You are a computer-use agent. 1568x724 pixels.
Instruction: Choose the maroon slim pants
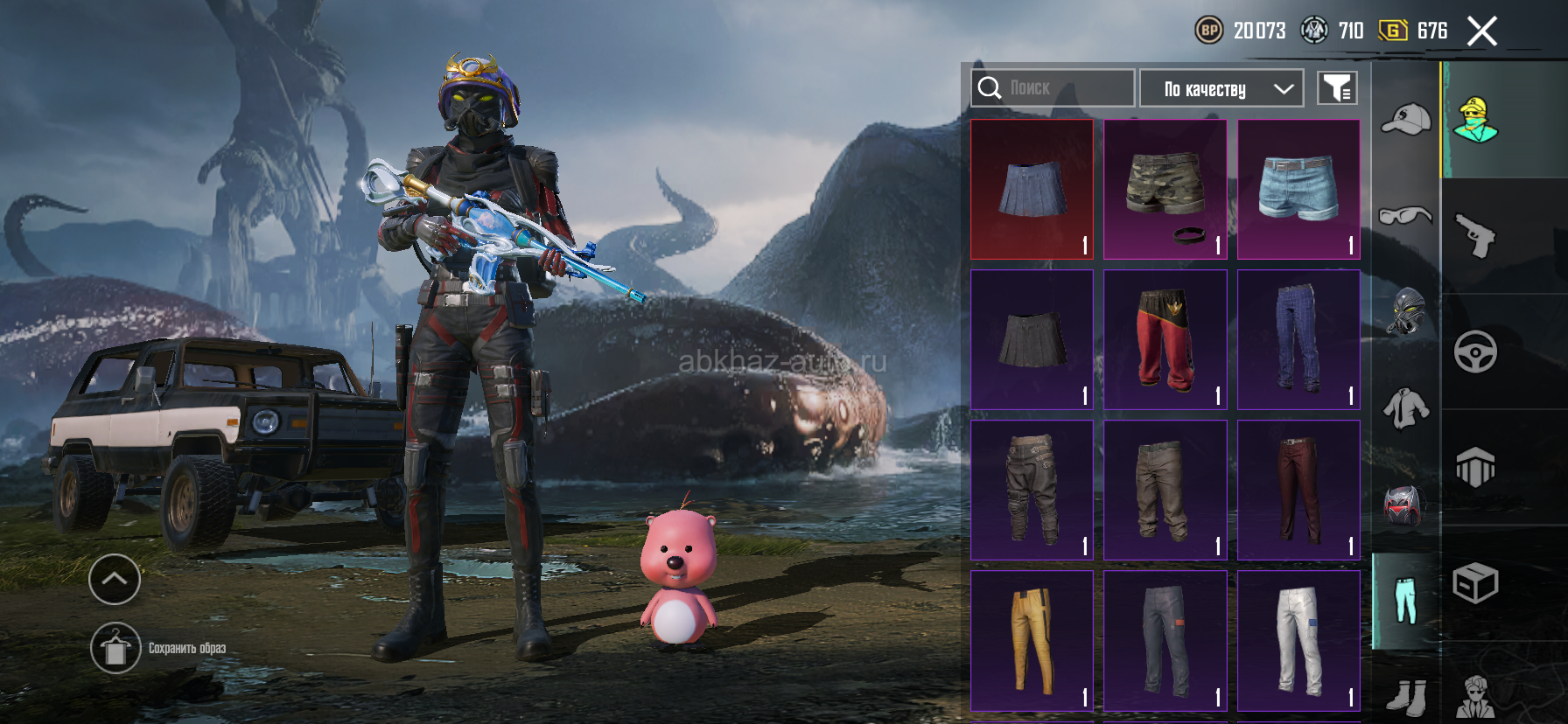(1298, 490)
